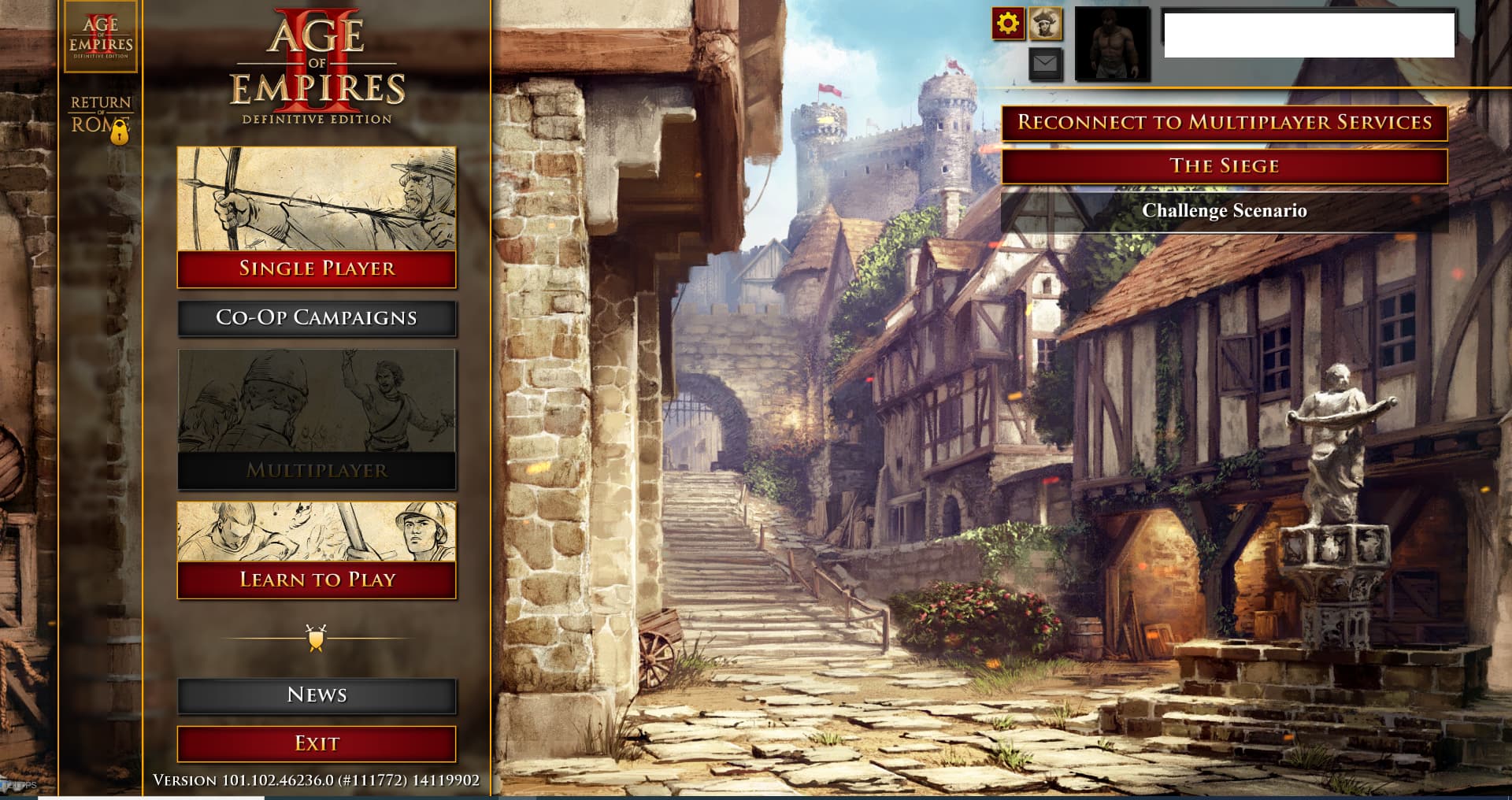
Task: Select Co-Op Campaigns
Action: (317, 318)
